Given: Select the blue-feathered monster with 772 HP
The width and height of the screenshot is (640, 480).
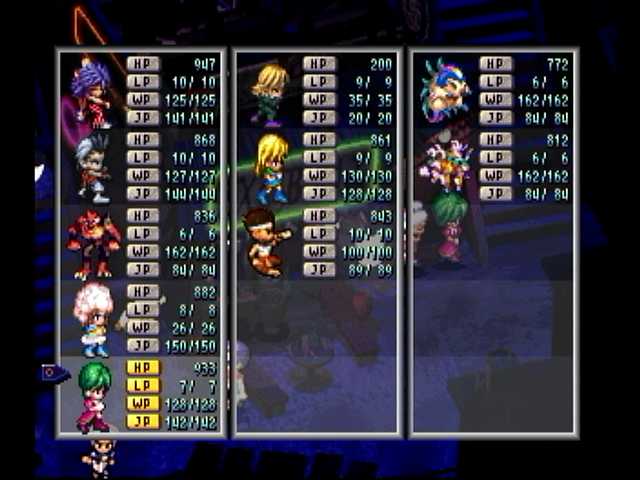Looking at the screenshot, I should click(x=445, y=90).
